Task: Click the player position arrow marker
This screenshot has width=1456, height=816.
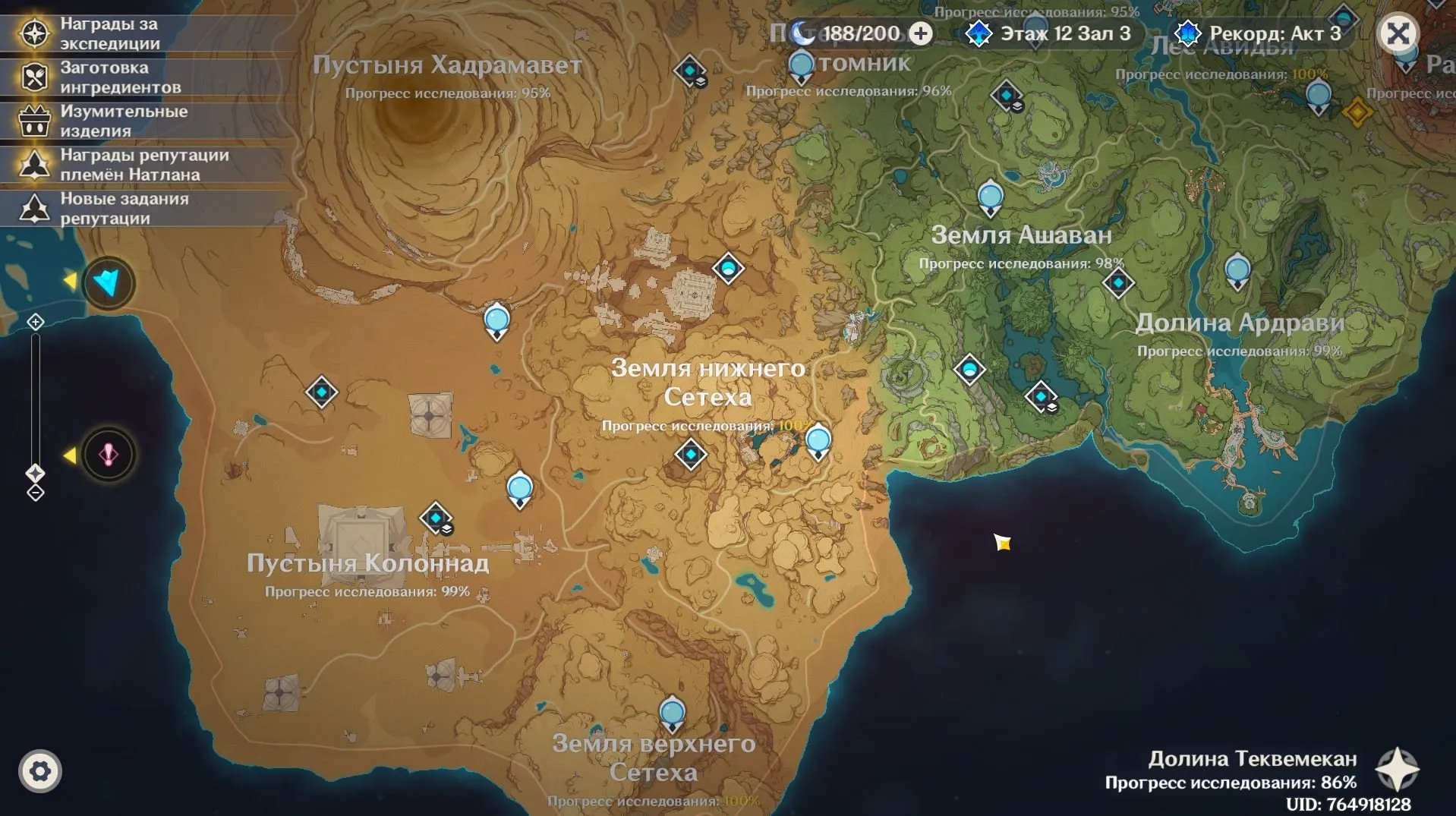Action: point(107,282)
